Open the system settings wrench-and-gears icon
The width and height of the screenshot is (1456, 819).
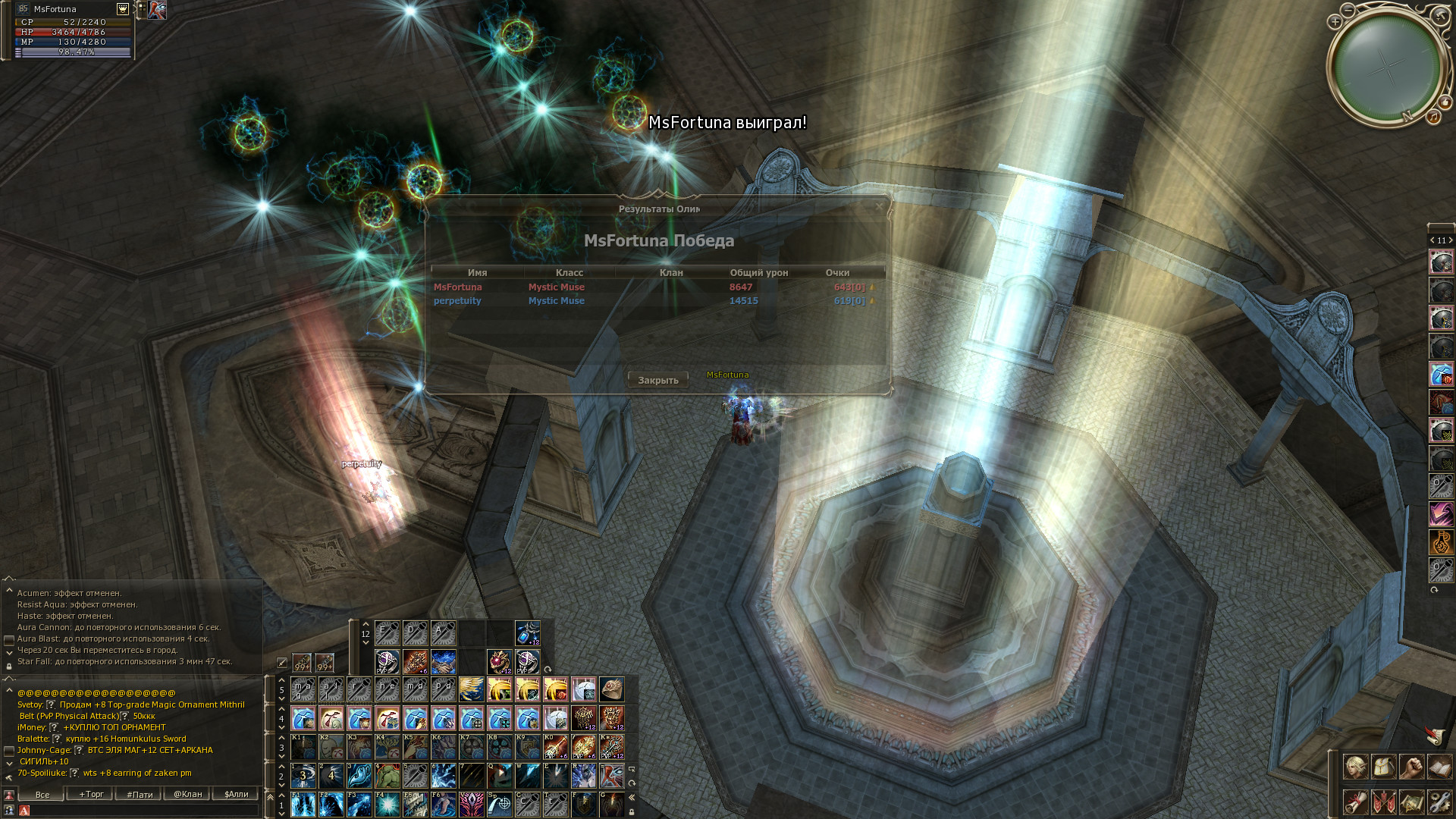[x=1439, y=802]
